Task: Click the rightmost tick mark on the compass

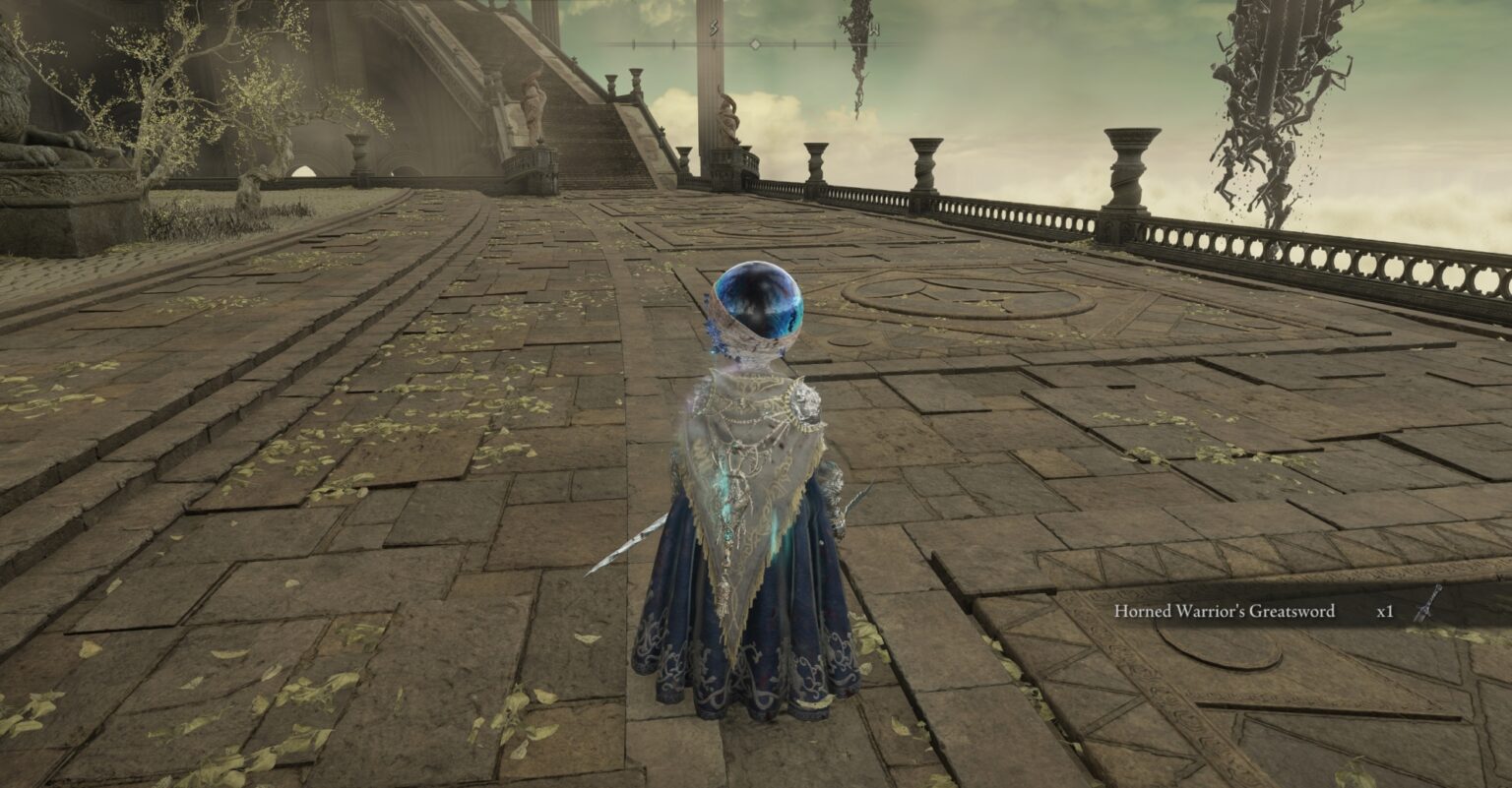Action: 874,44
